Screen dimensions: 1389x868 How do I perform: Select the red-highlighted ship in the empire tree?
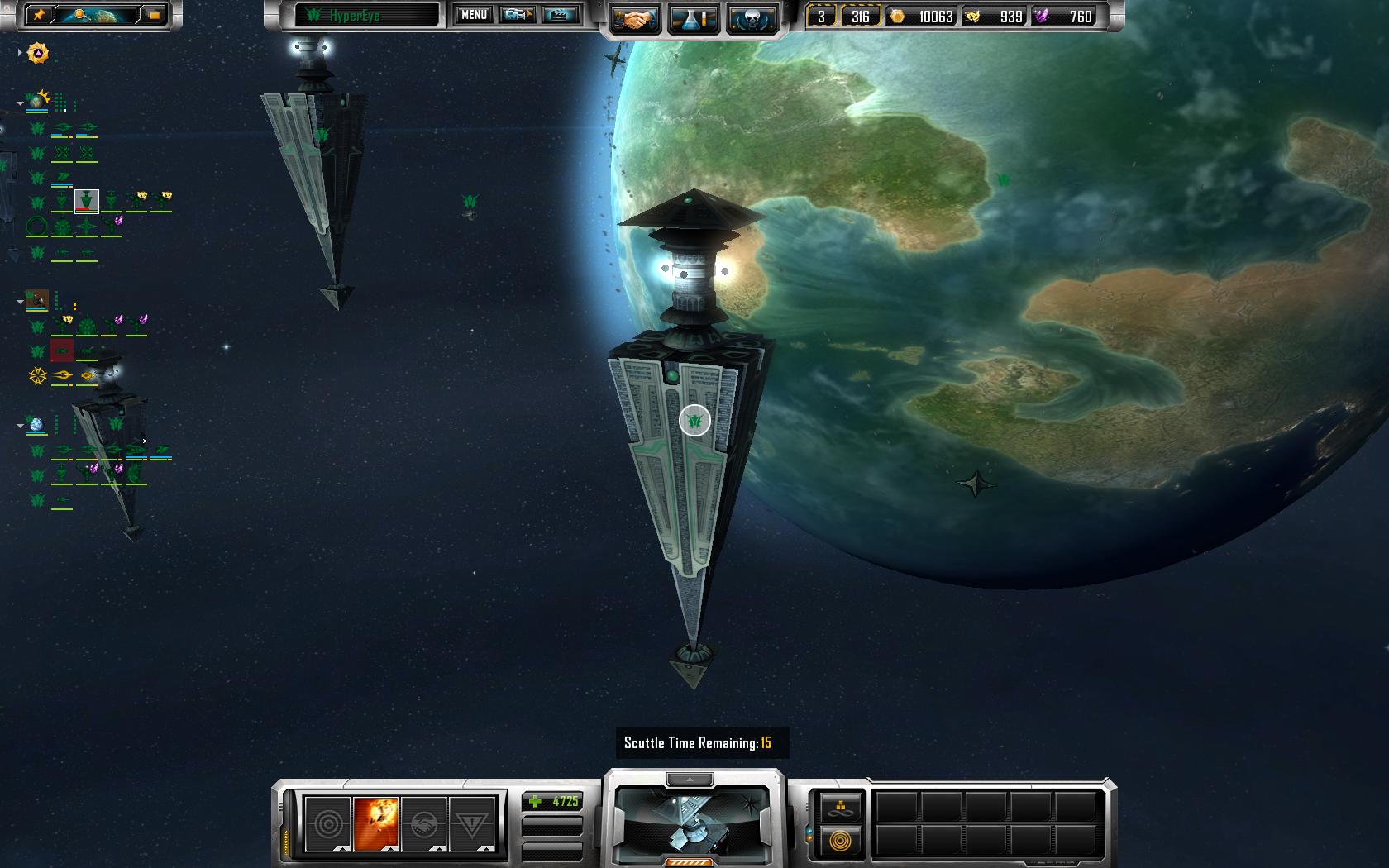[62, 351]
